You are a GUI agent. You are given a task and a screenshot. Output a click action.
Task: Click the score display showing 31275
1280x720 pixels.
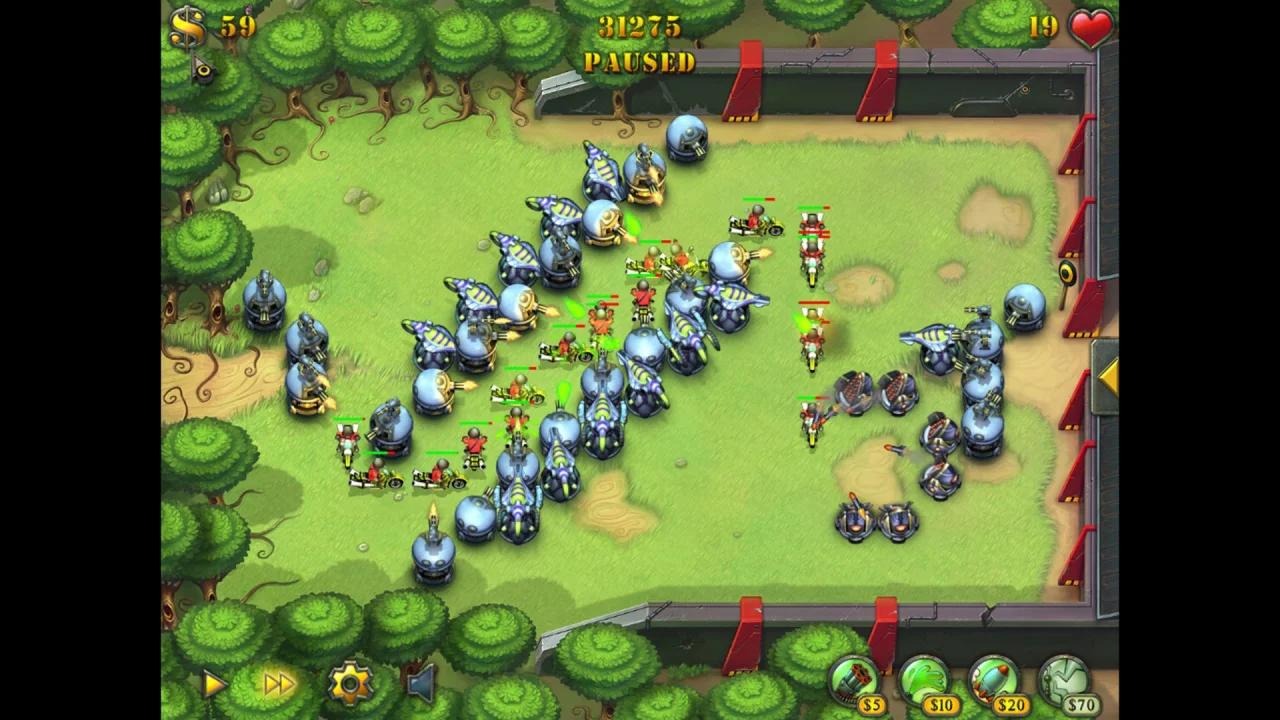click(x=641, y=28)
